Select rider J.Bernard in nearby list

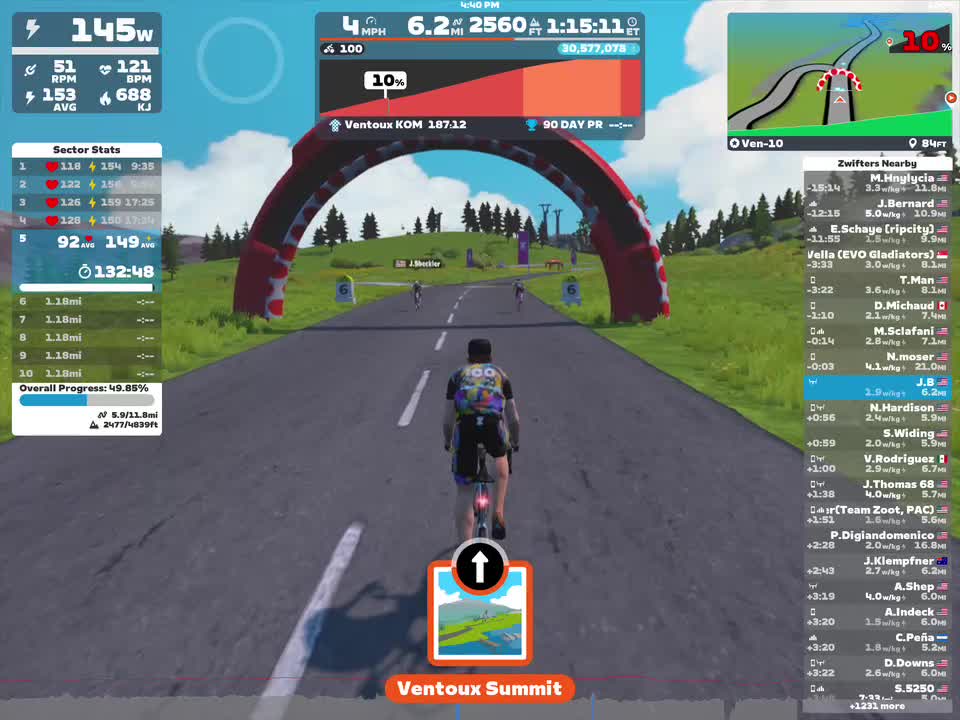point(877,209)
